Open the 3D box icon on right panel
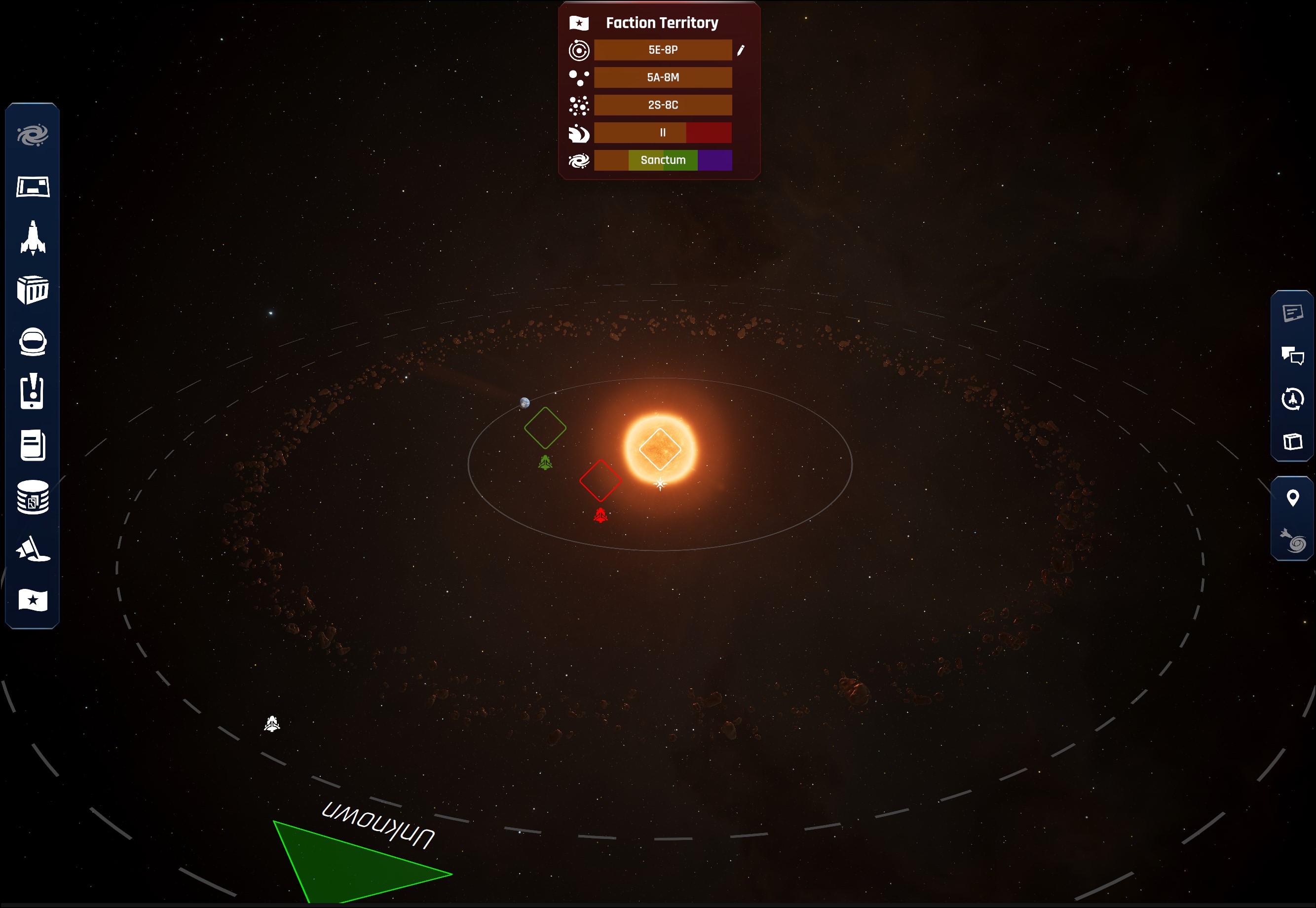 (x=1292, y=441)
